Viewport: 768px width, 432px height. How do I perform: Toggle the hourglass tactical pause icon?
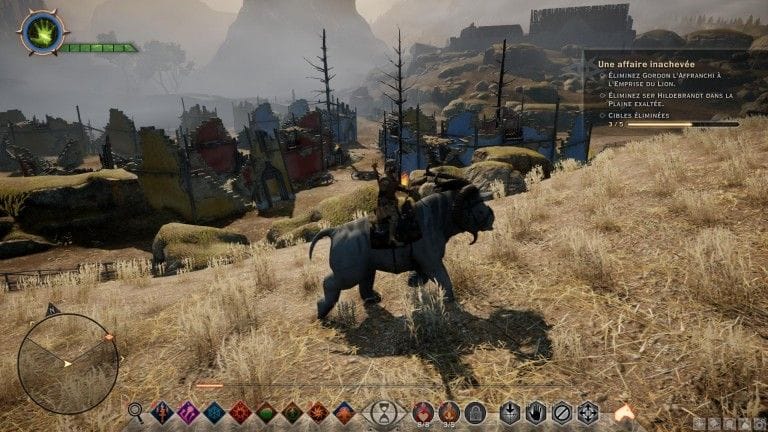click(384, 412)
